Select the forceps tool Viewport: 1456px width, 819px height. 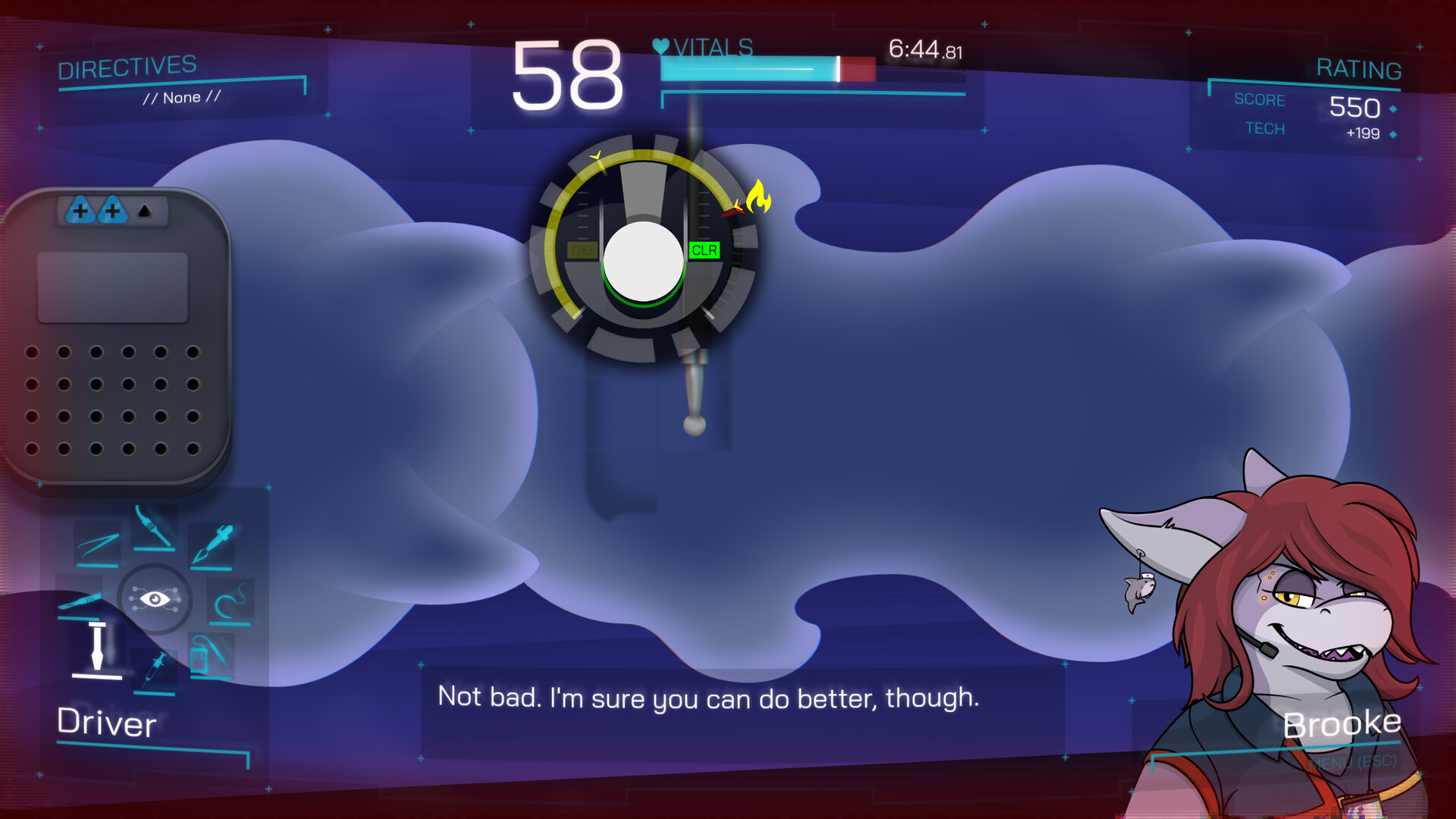tap(98, 543)
